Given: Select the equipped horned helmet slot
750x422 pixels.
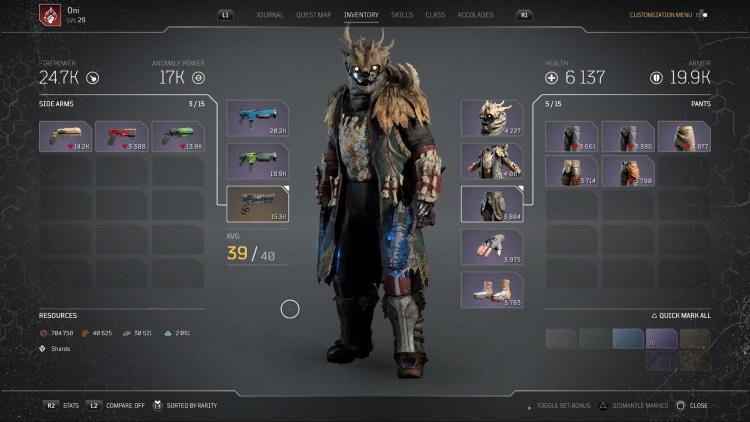Looking at the screenshot, I should pos(491,118).
